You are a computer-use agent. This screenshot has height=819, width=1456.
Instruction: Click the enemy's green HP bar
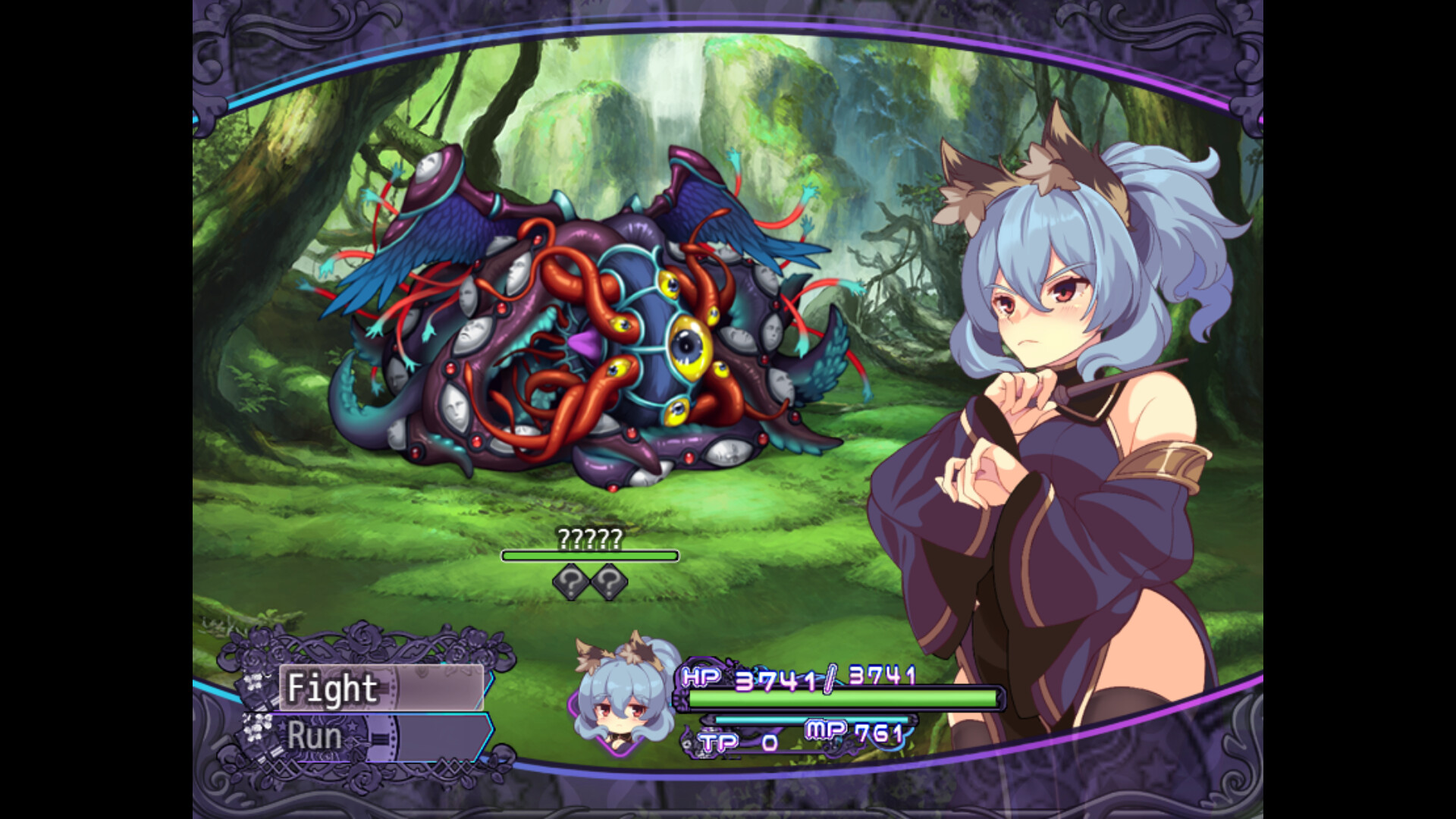(x=591, y=556)
